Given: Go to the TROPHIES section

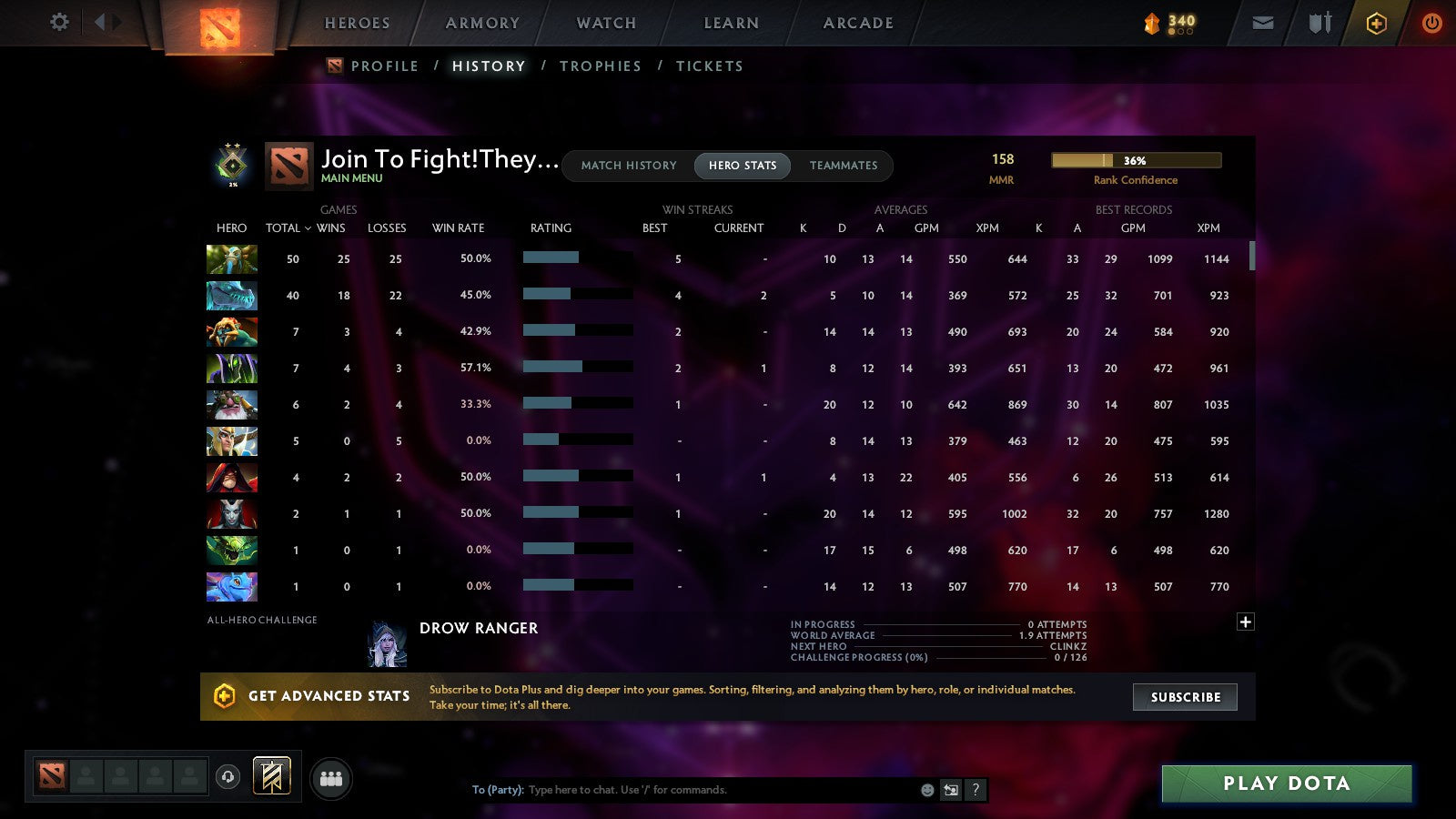Looking at the screenshot, I should pyautogui.click(x=601, y=66).
